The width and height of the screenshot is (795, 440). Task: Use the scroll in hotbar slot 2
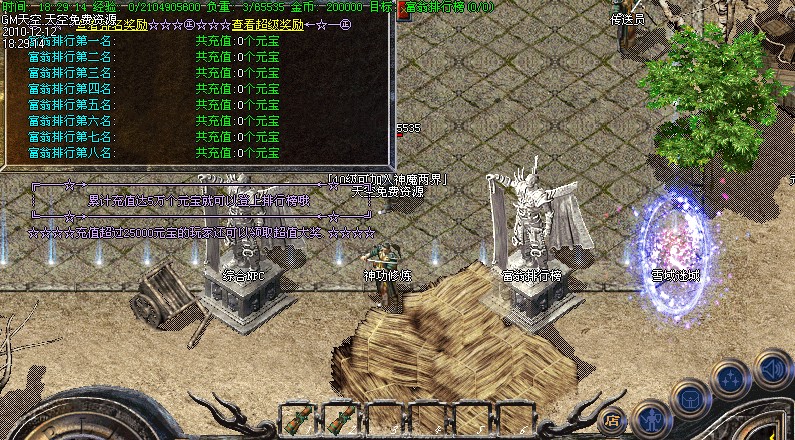[340, 418]
